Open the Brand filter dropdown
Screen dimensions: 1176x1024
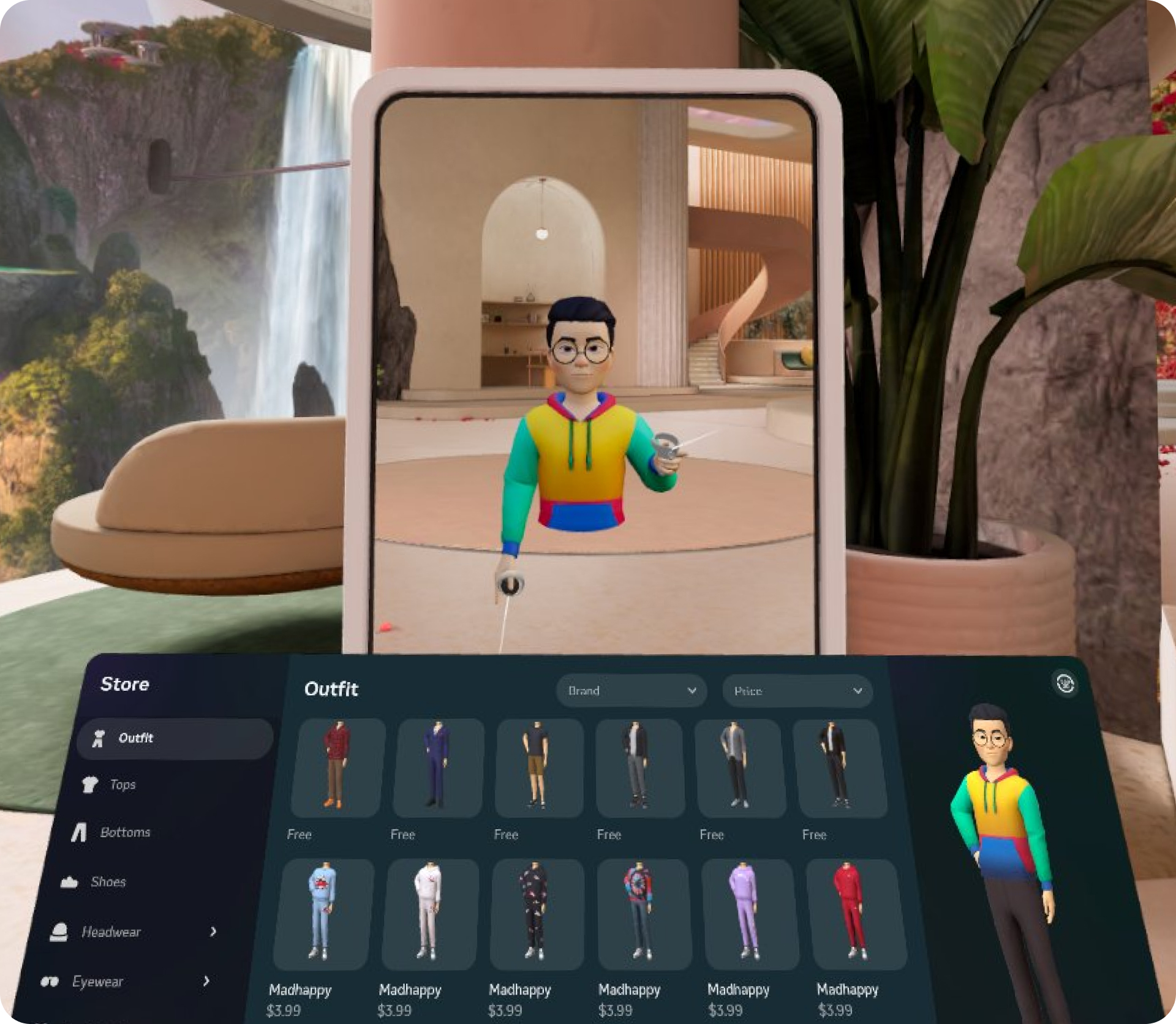coord(632,691)
